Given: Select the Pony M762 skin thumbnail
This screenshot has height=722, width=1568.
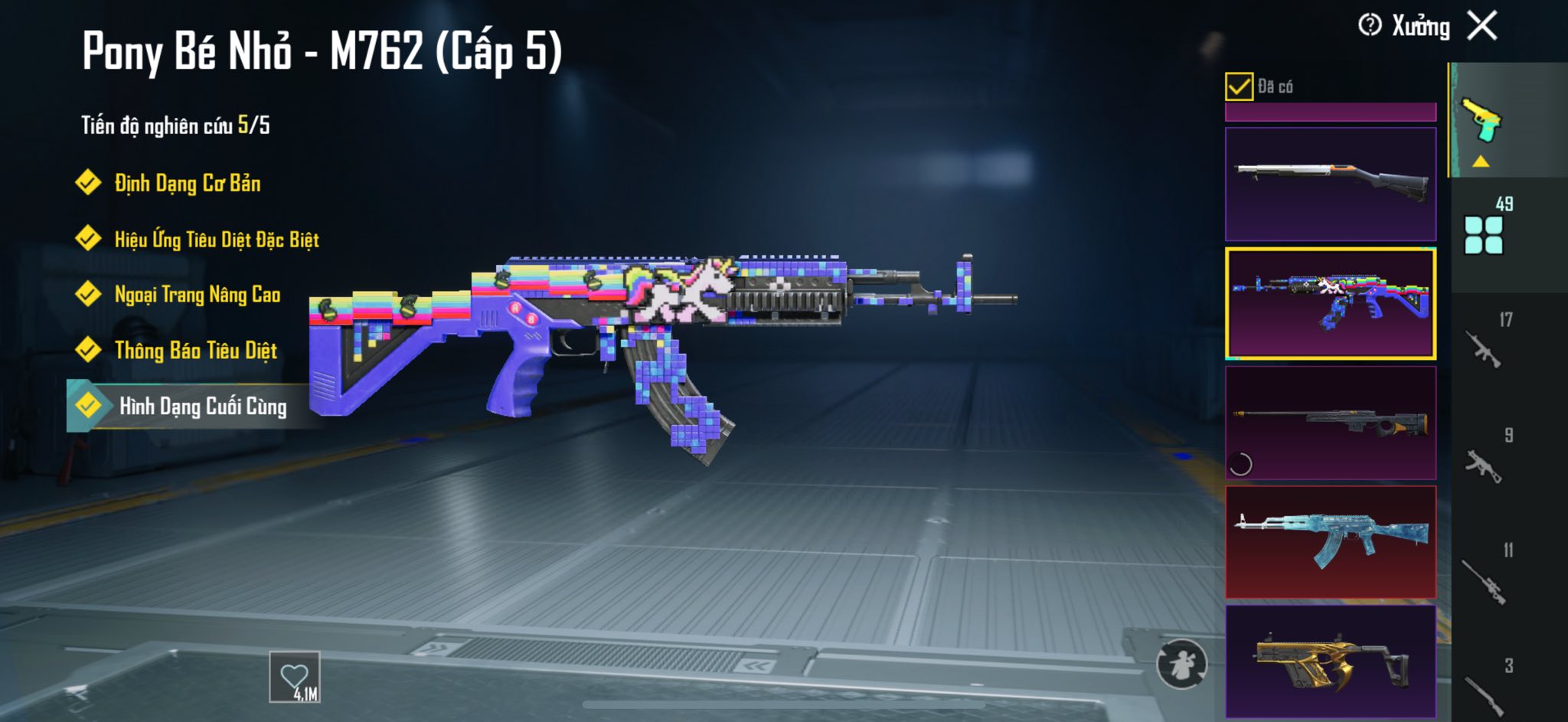Looking at the screenshot, I should [1331, 303].
